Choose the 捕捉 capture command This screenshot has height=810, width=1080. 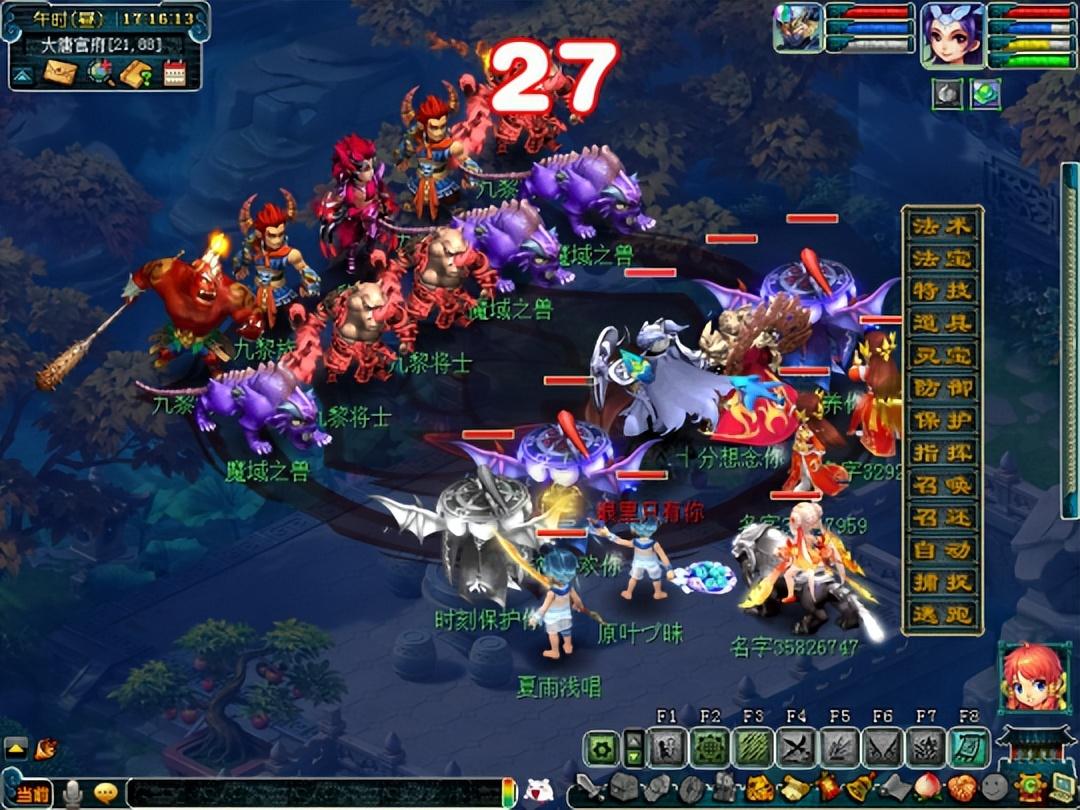pyautogui.click(x=942, y=582)
